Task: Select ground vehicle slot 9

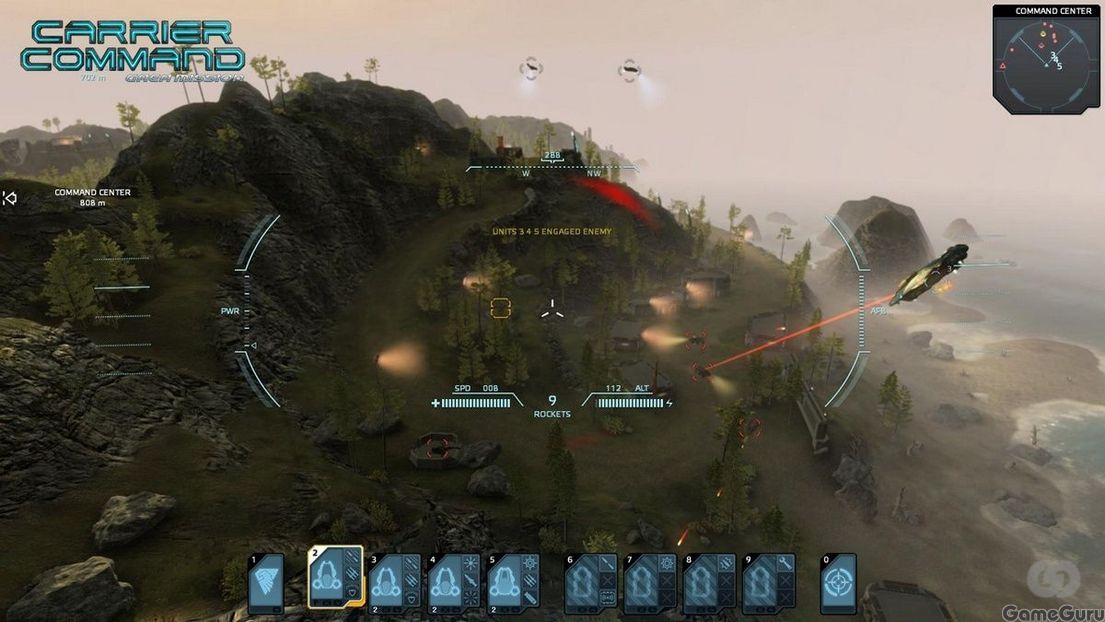Action: [768, 583]
